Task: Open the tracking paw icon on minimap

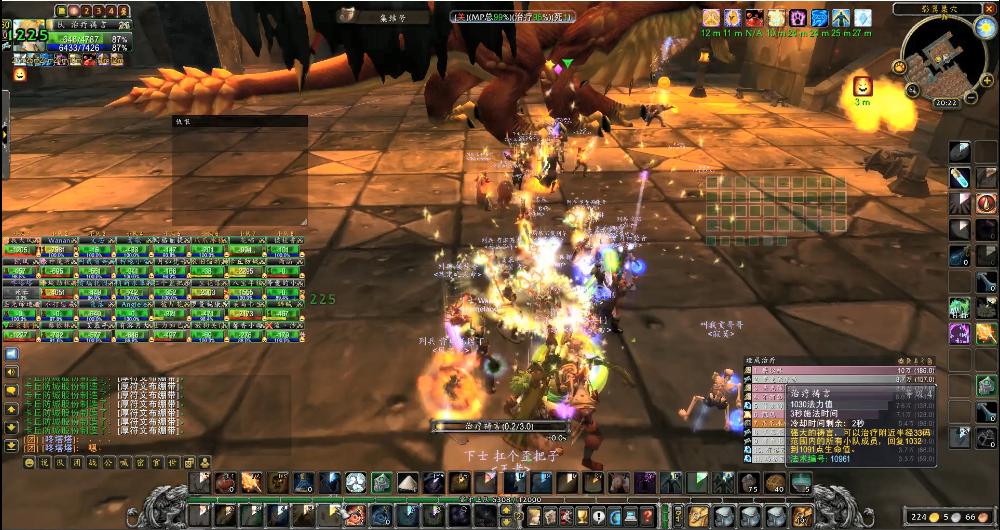Action: (x=900, y=67)
